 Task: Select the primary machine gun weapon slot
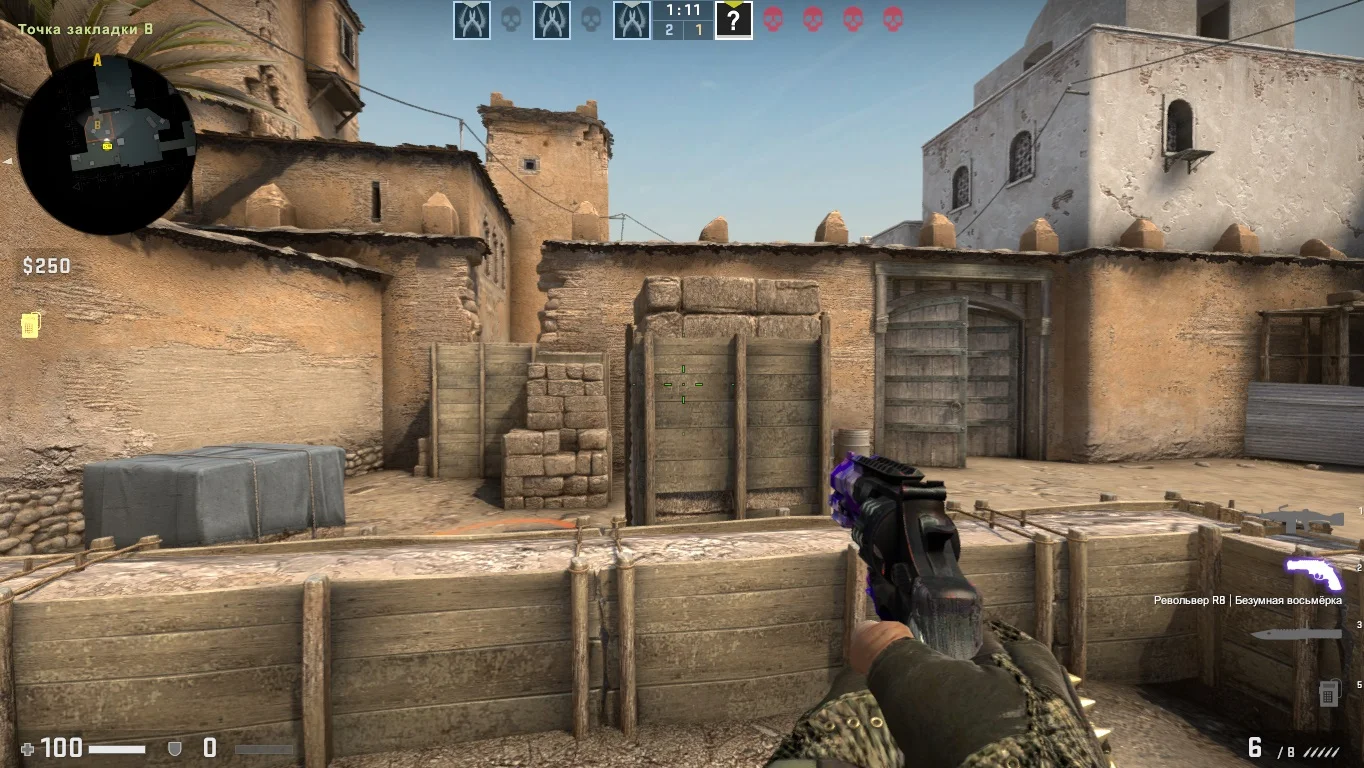point(1298,519)
